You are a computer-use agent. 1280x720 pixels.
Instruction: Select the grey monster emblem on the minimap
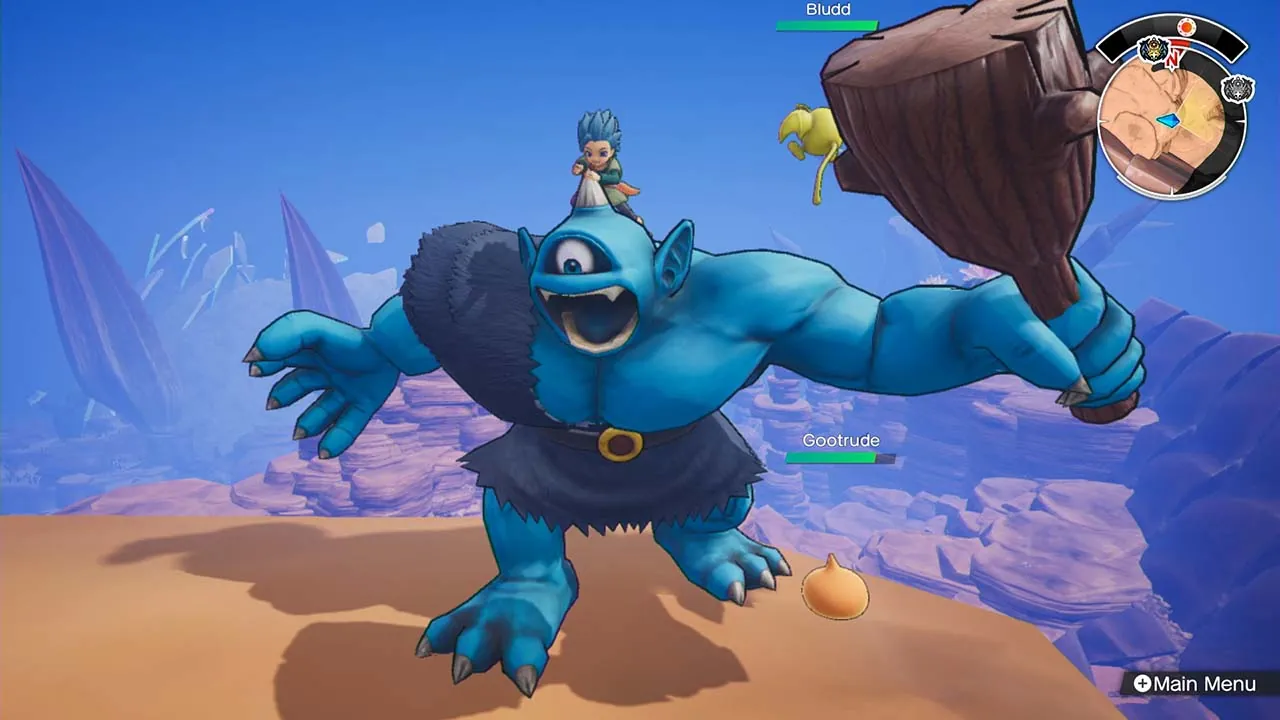click(x=1237, y=86)
